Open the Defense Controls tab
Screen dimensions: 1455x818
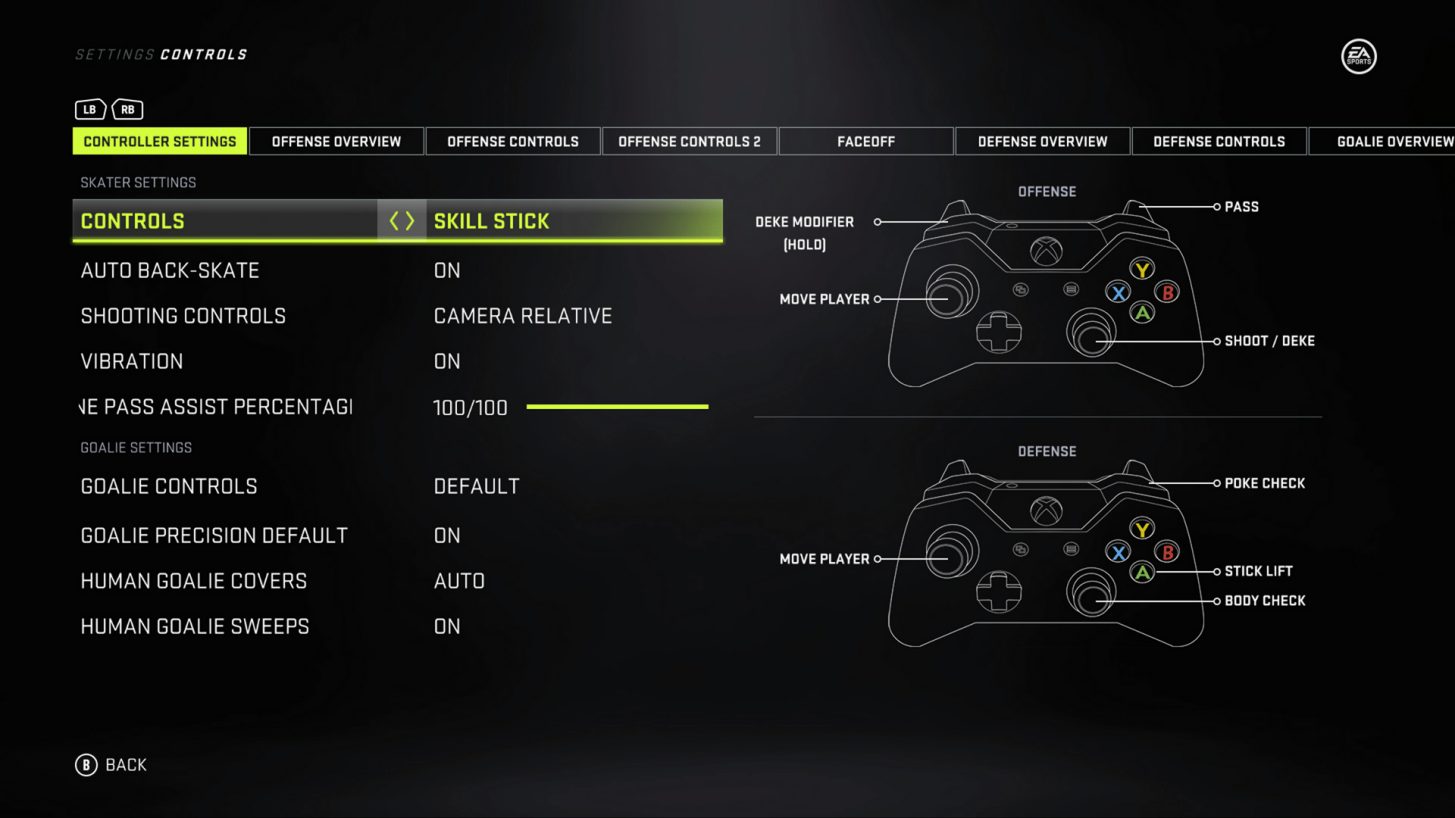(x=1219, y=141)
